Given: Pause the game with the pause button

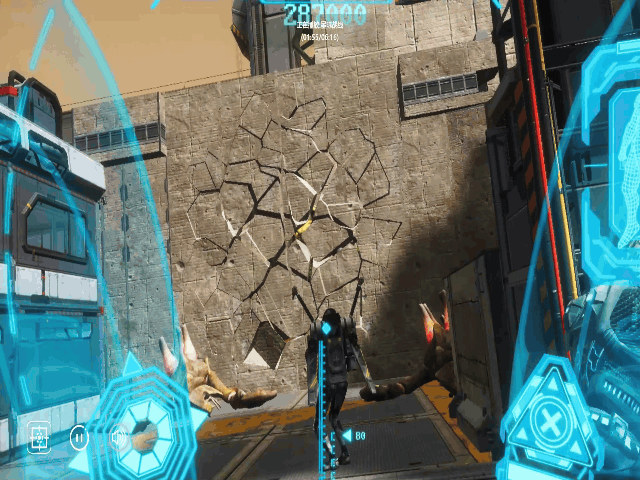Looking at the screenshot, I should [79, 437].
